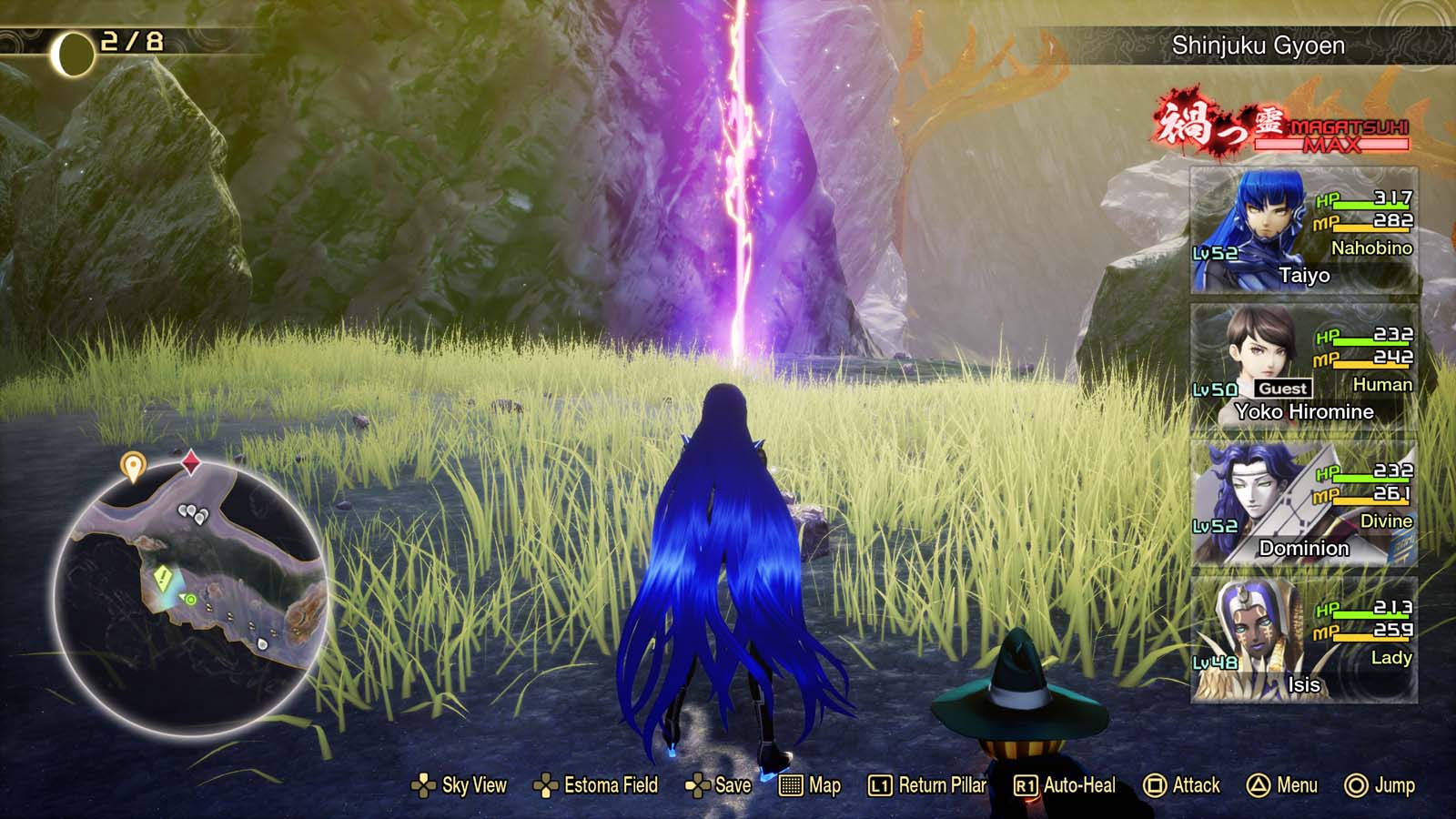The width and height of the screenshot is (1456, 819).
Task: Select the Sky View d-pad icon
Action: [423, 785]
